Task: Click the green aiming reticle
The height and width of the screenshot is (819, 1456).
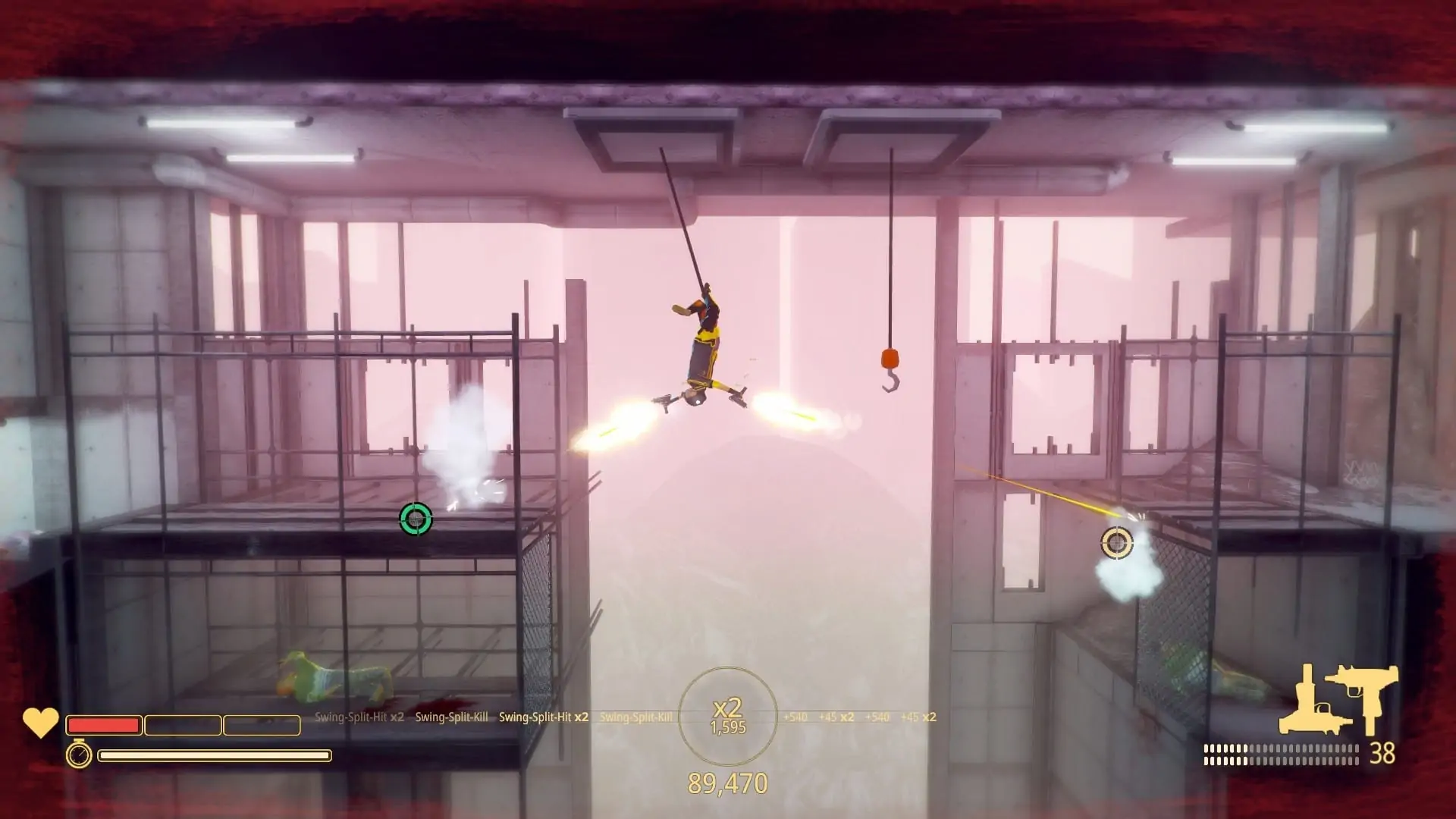Action: click(x=416, y=519)
